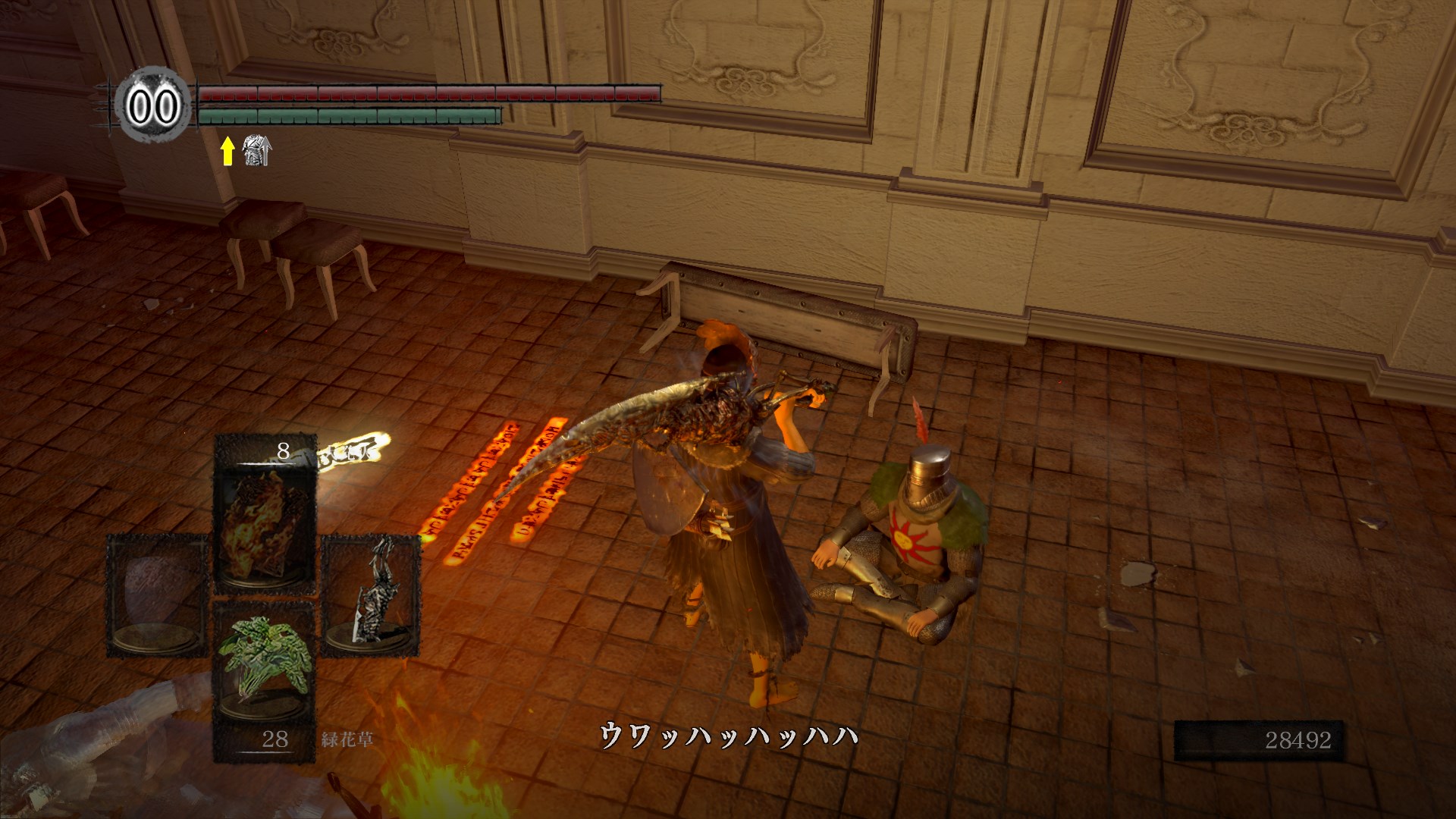Click the armor buff status icon

[256, 151]
